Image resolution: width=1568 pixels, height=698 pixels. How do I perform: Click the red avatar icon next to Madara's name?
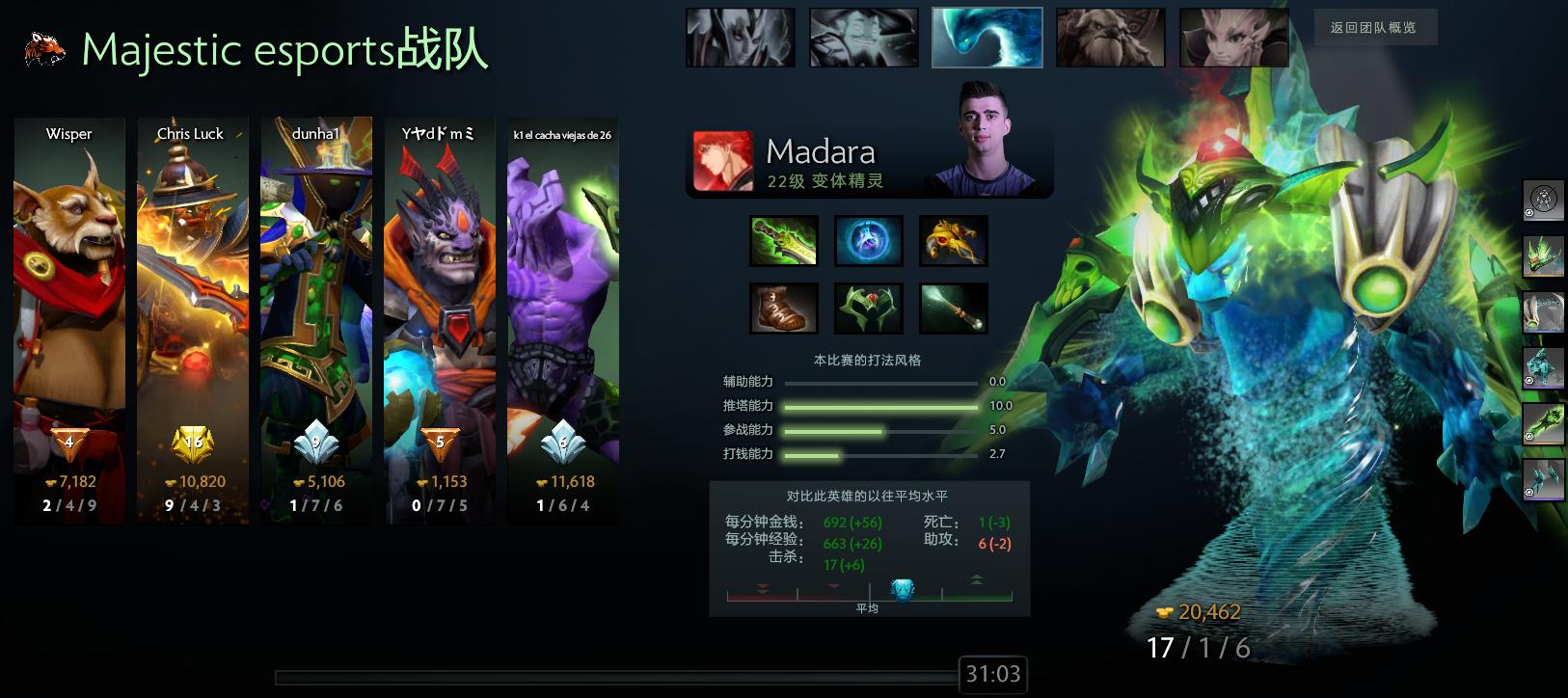pos(721,161)
